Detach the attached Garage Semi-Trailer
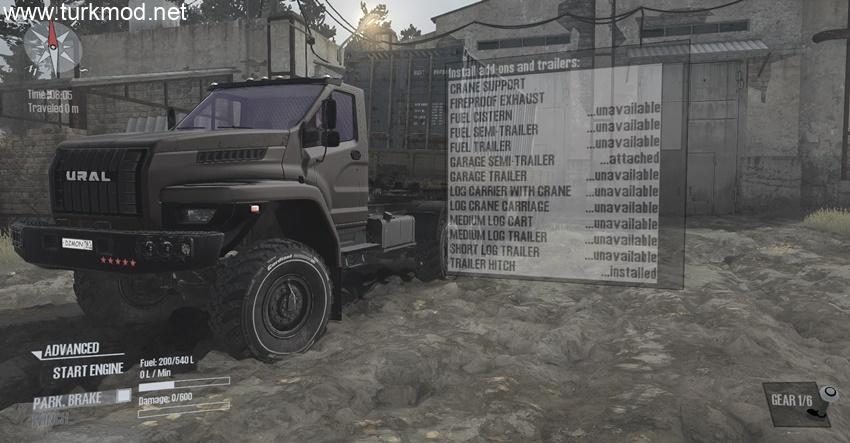The image size is (850, 443). click(503, 160)
